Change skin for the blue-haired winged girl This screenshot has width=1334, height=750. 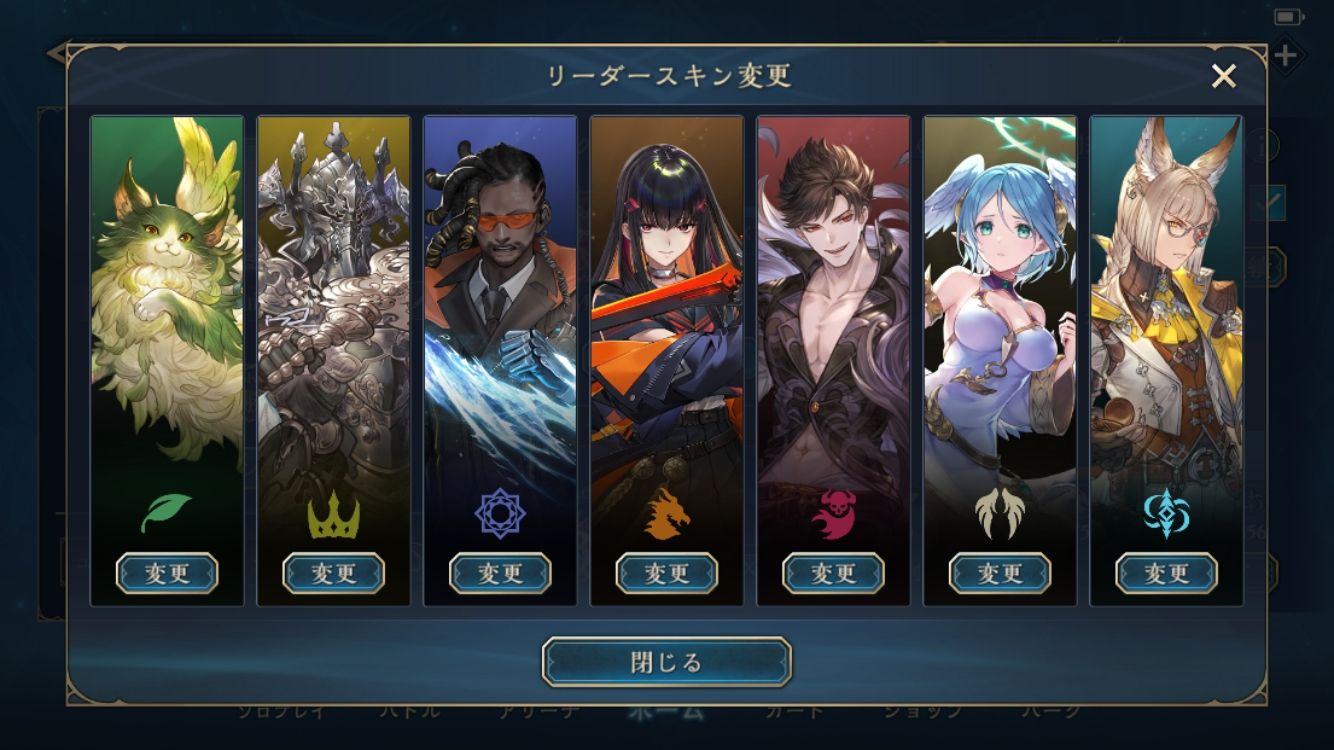click(999, 573)
